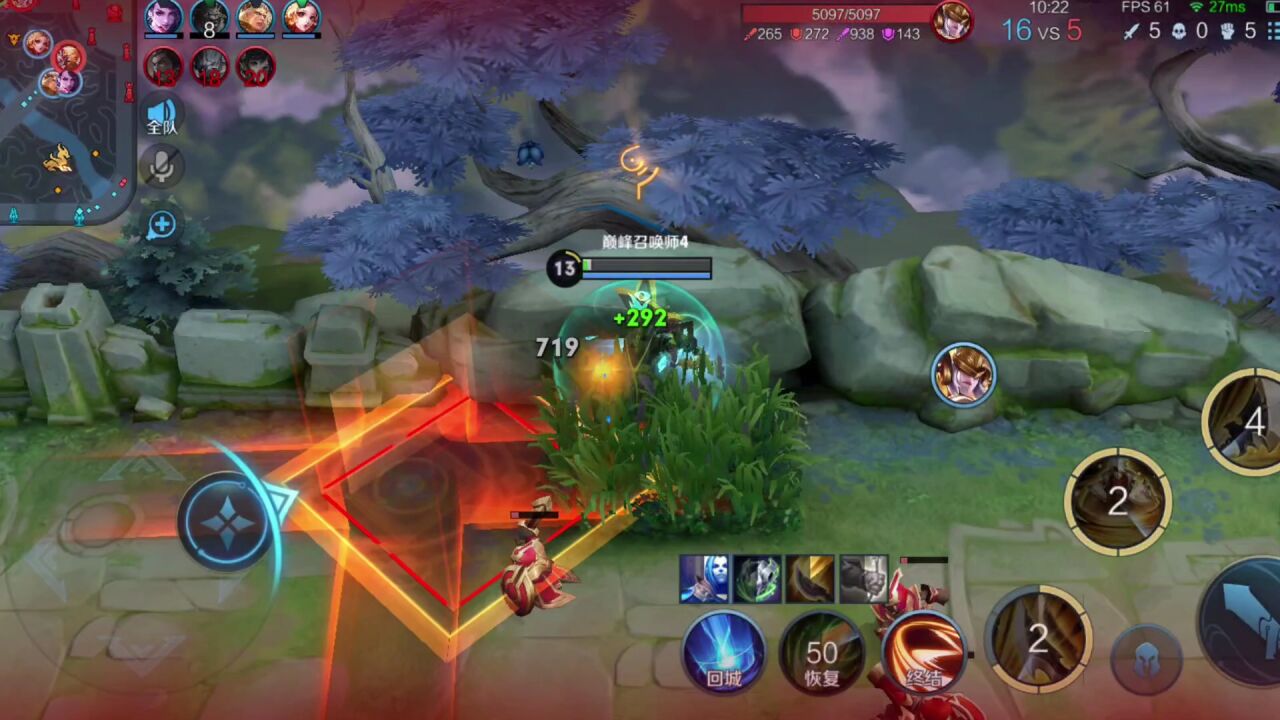Open the quick chat plus bubble

pyautogui.click(x=162, y=226)
